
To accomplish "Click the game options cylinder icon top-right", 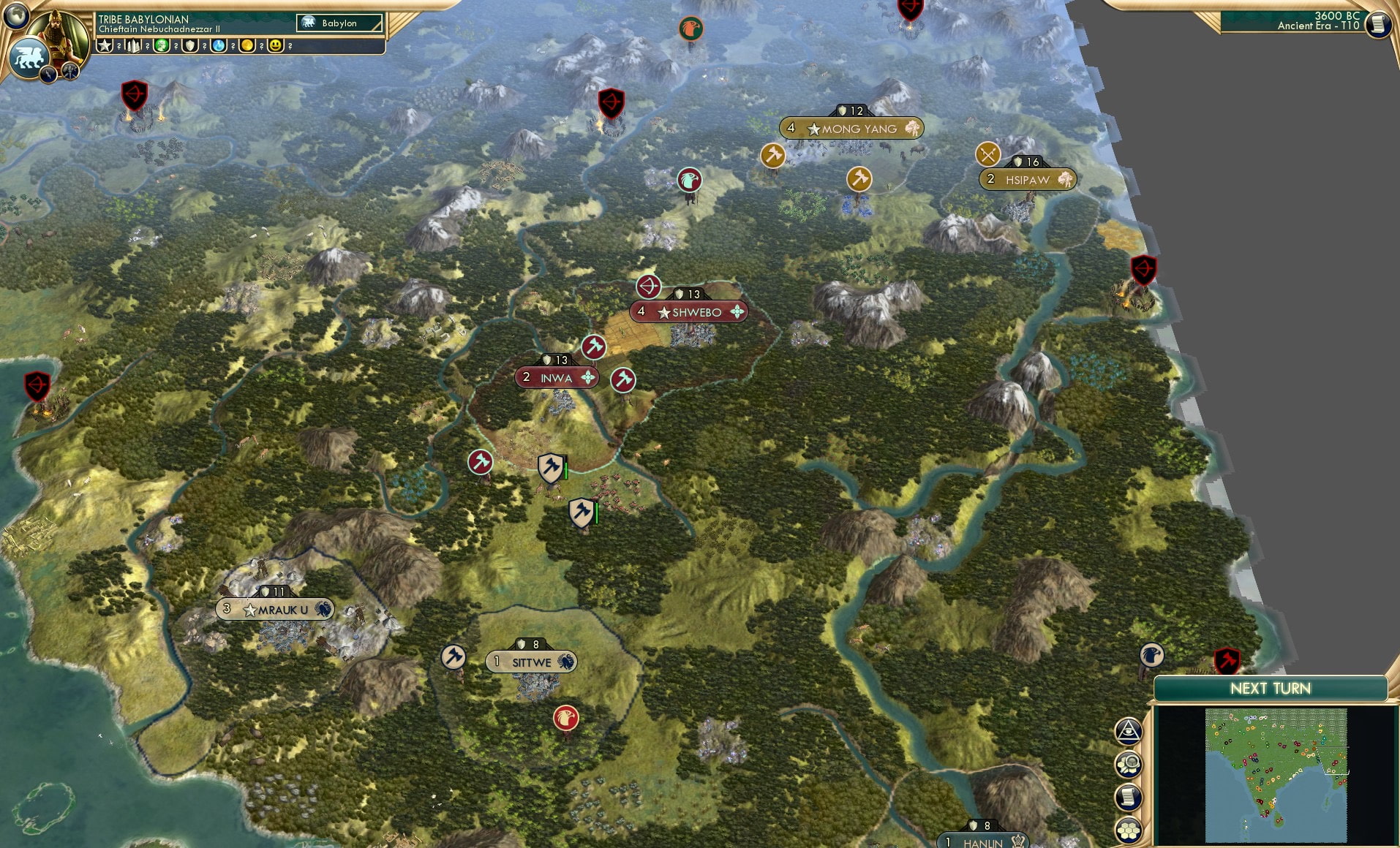I will (1378, 23).
